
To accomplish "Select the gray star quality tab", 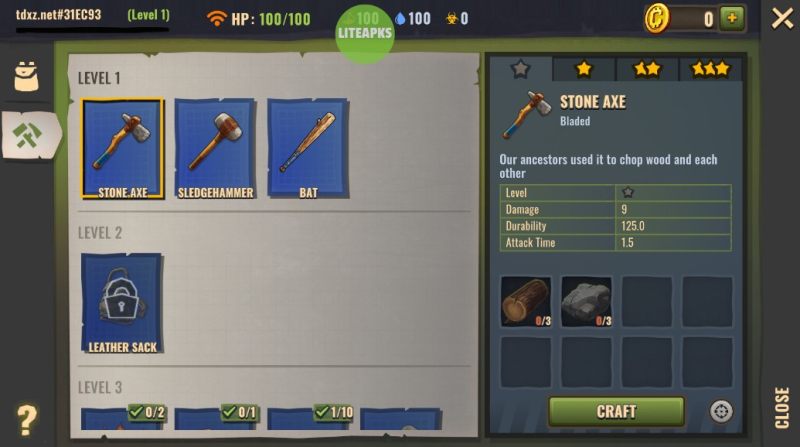I will (520, 69).
